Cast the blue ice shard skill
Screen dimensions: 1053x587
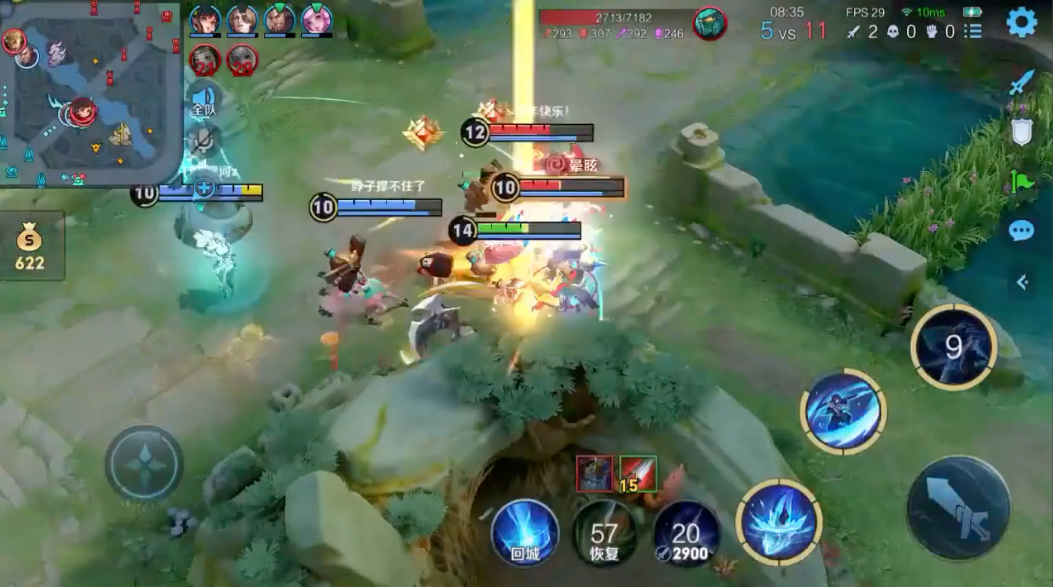click(x=779, y=521)
